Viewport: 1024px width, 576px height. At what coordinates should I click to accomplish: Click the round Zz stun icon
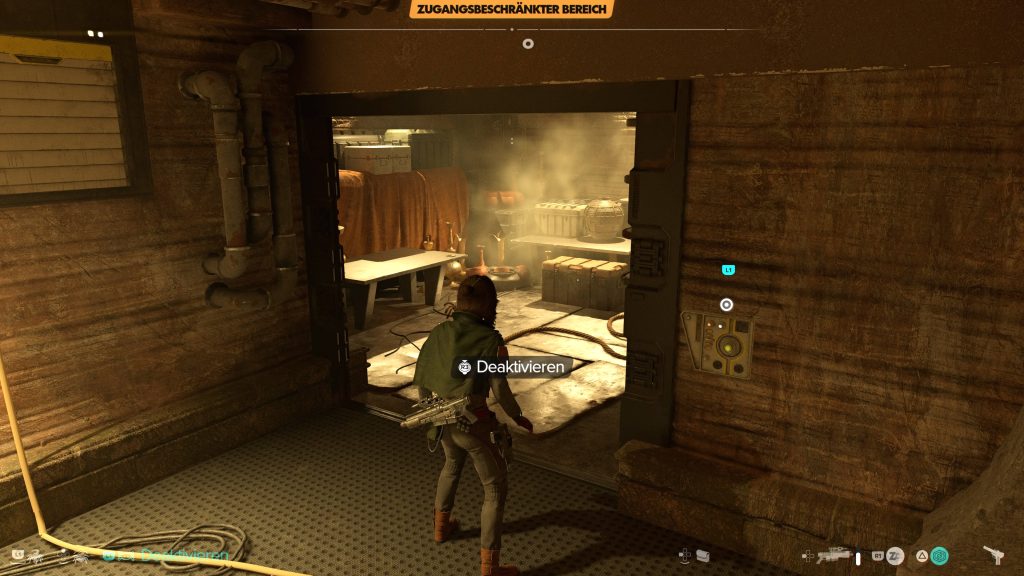[895, 556]
